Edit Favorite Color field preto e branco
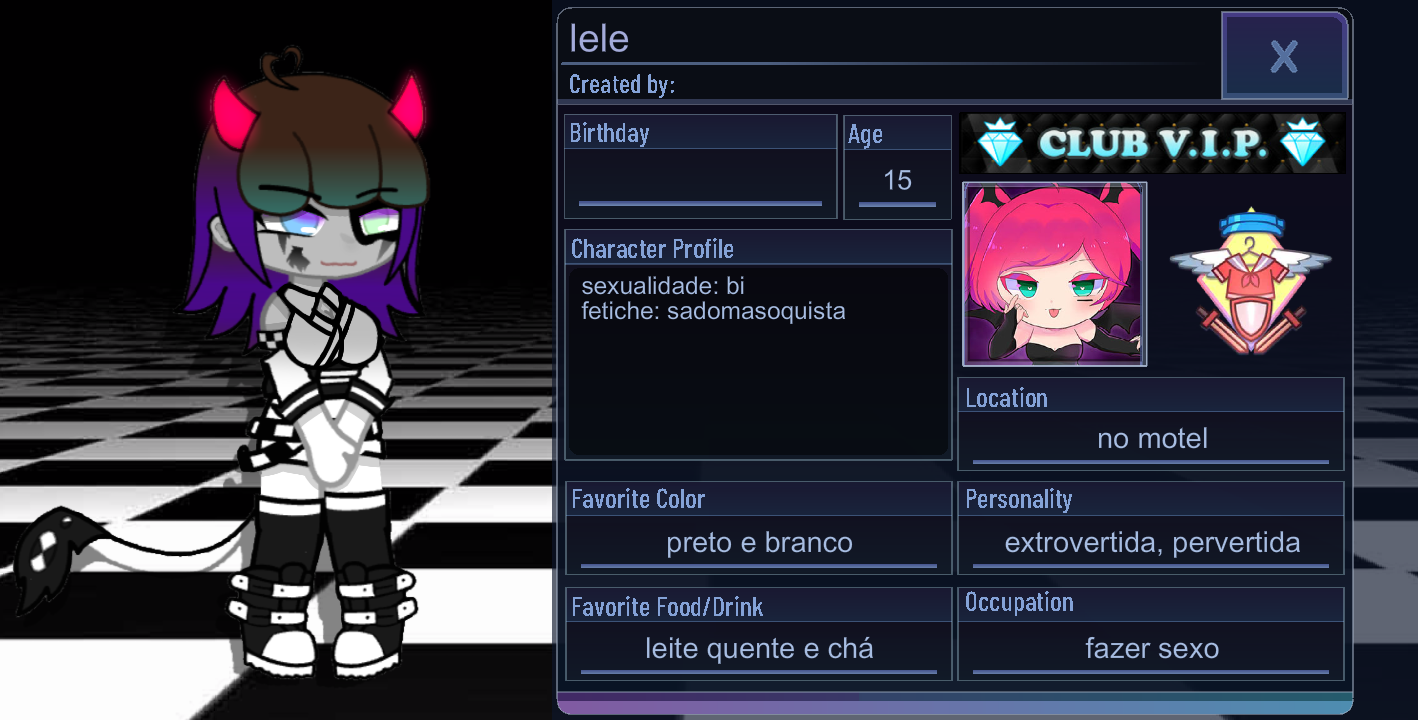Image resolution: width=1418 pixels, height=720 pixels. point(757,542)
